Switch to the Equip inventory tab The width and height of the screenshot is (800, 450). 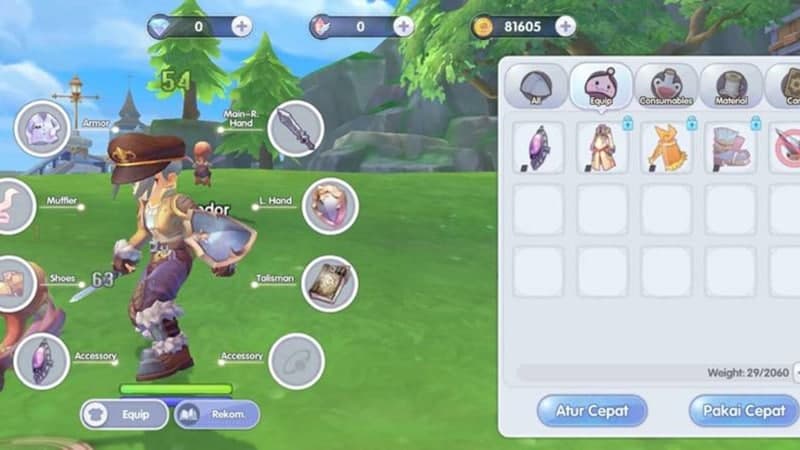tap(601, 88)
